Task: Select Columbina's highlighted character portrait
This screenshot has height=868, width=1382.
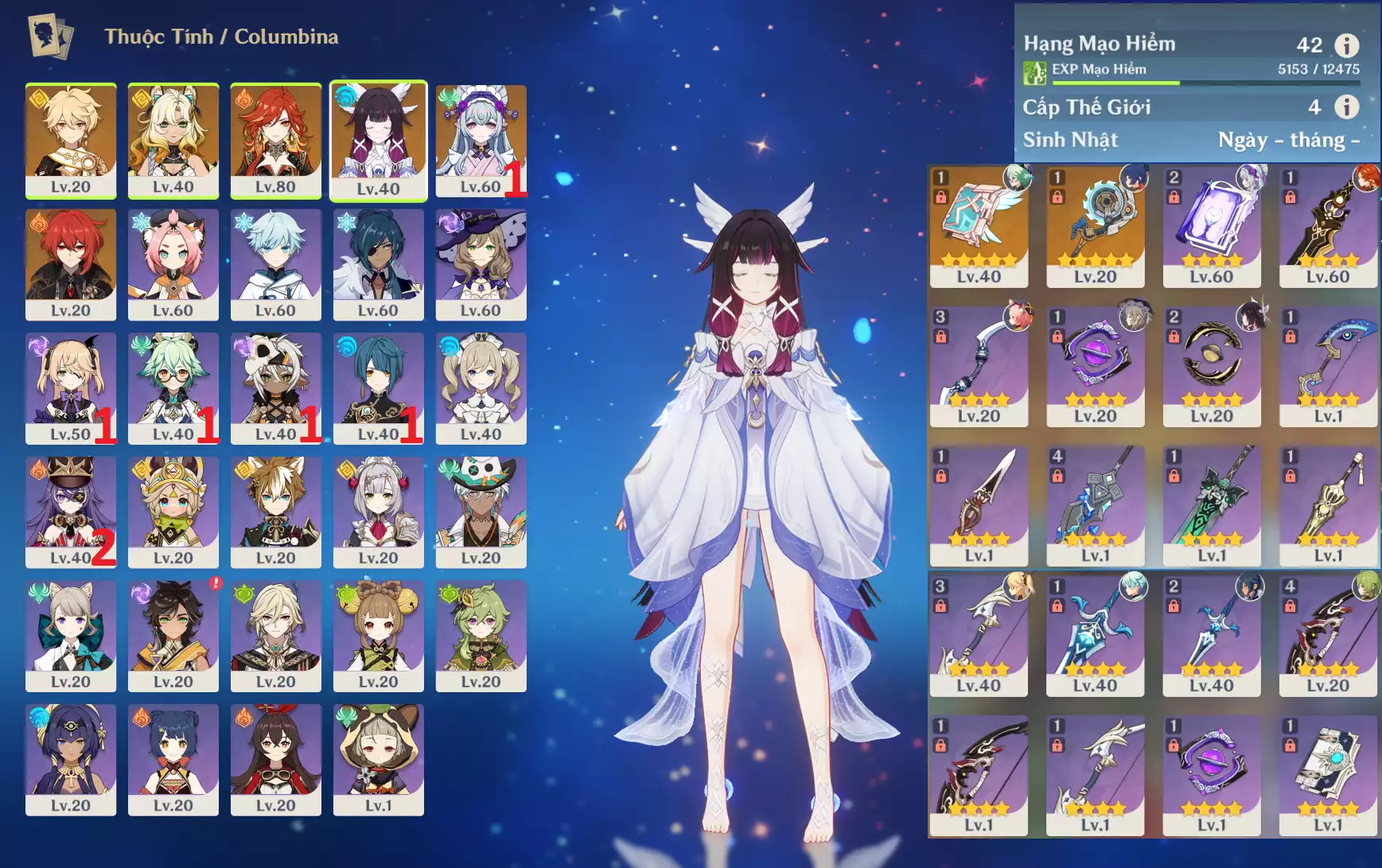Action: [378, 139]
